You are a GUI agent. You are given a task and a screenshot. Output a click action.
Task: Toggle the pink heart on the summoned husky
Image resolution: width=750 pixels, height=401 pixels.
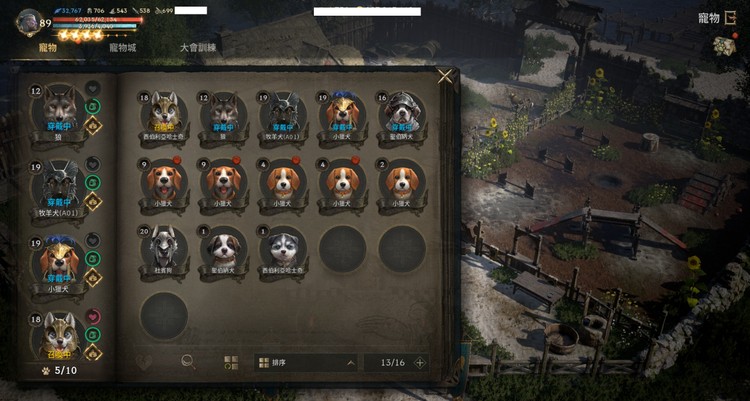point(92,317)
